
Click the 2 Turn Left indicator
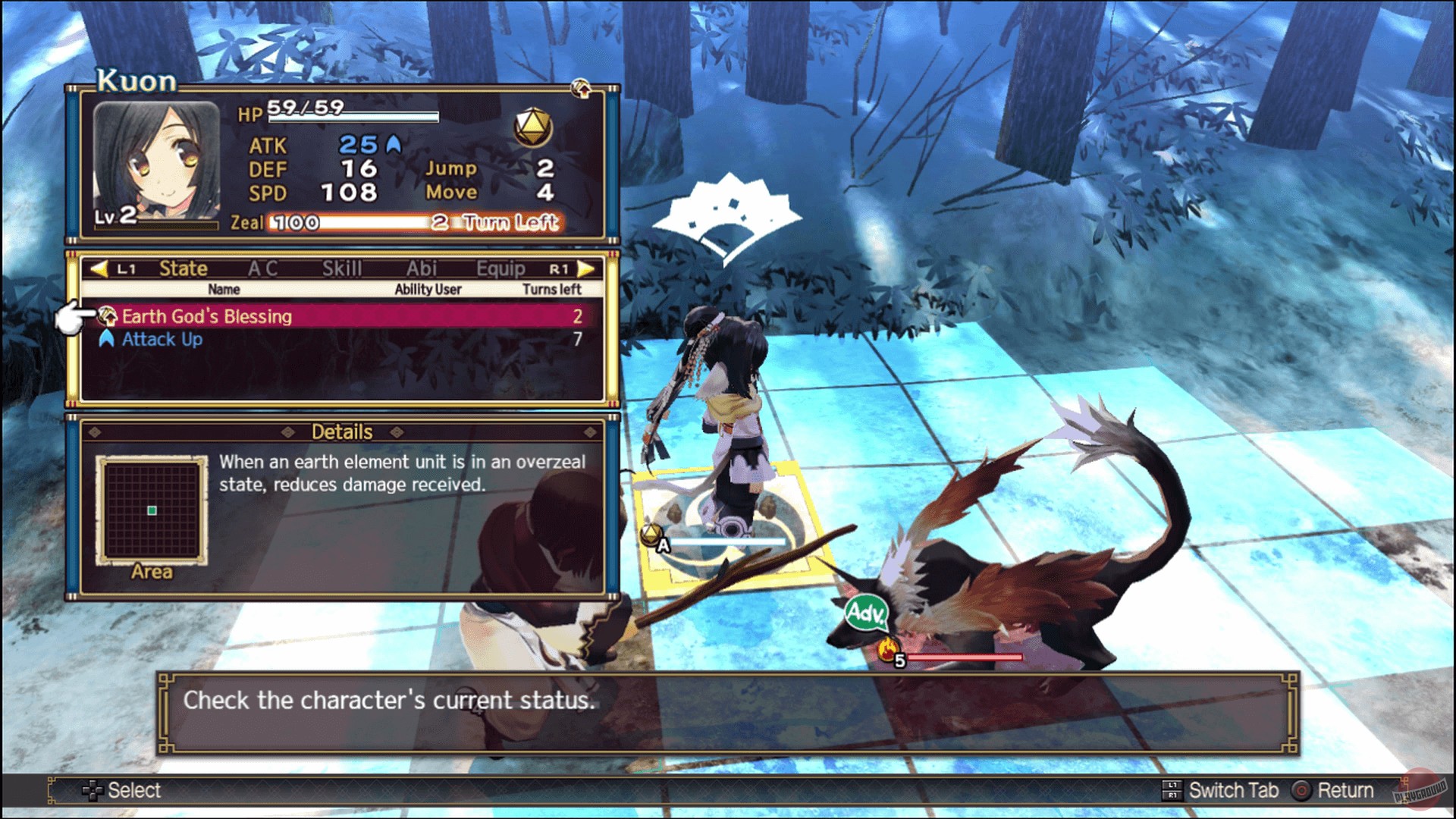coord(500,222)
